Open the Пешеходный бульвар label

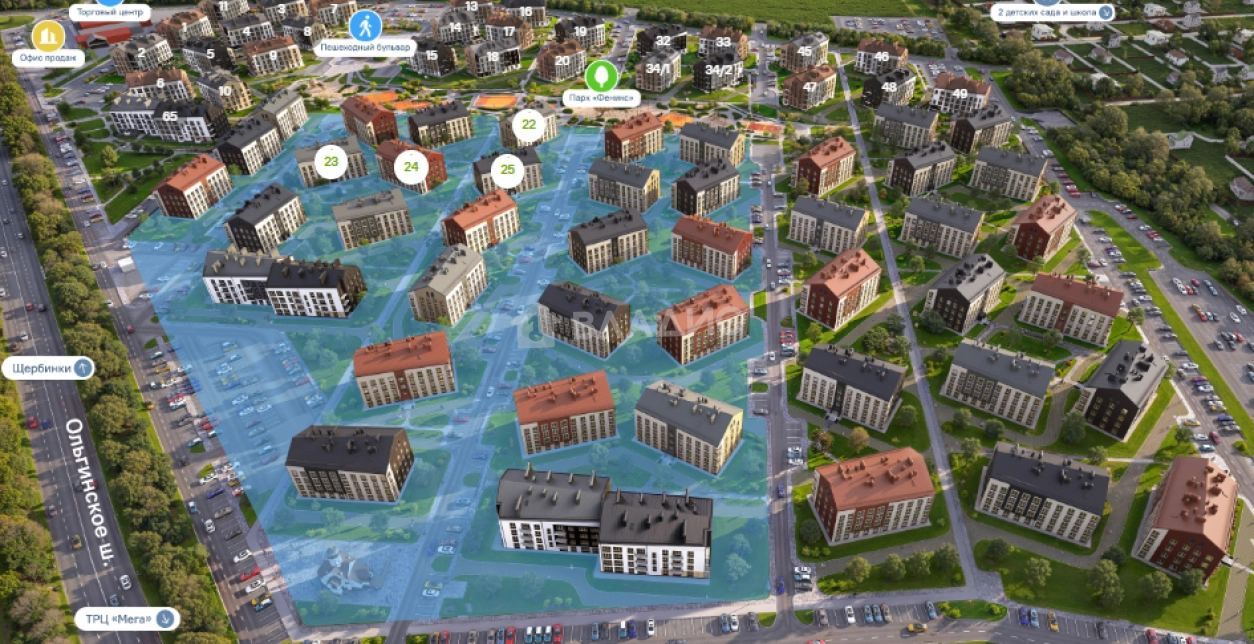coord(365,47)
